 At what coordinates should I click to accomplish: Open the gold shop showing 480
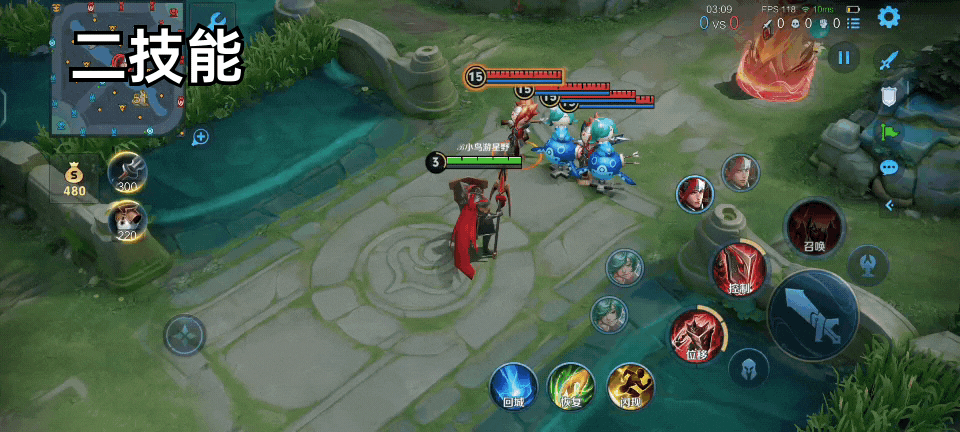75,178
